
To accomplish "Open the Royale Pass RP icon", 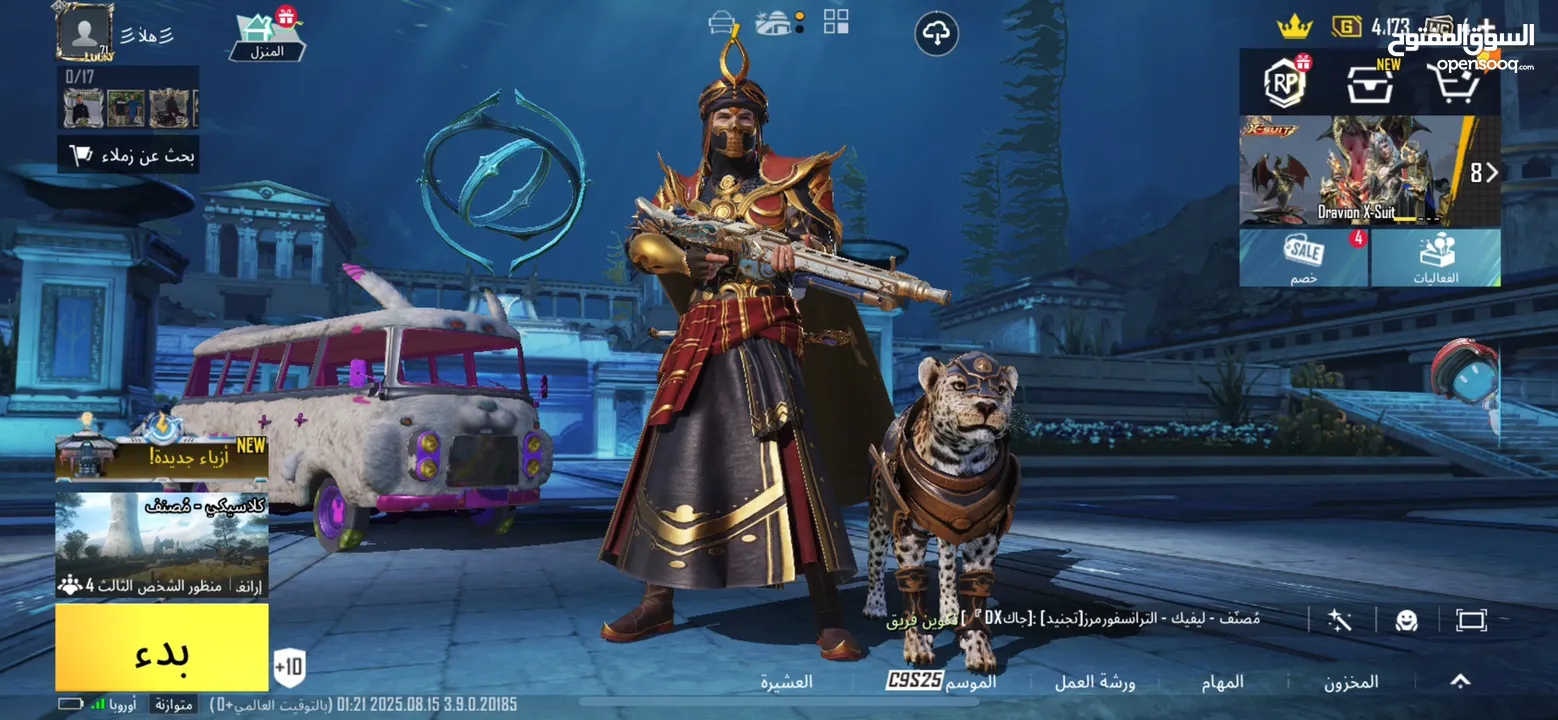I will pyautogui.click(x=1285, y=83).
